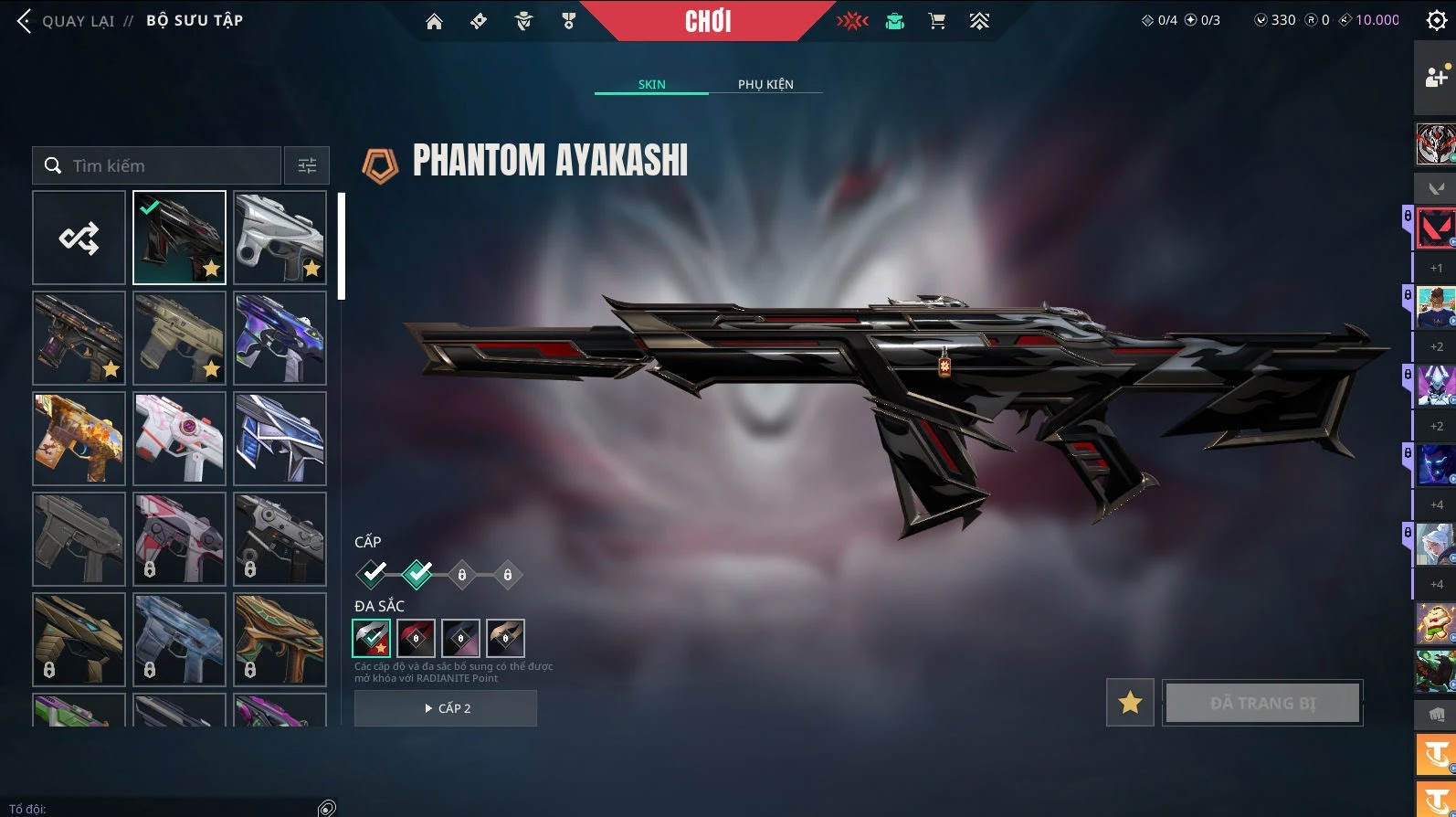Select the orange flame Phantom skin thumbnail
Screen dimensions: 1456x817
[x=79, y=439]
